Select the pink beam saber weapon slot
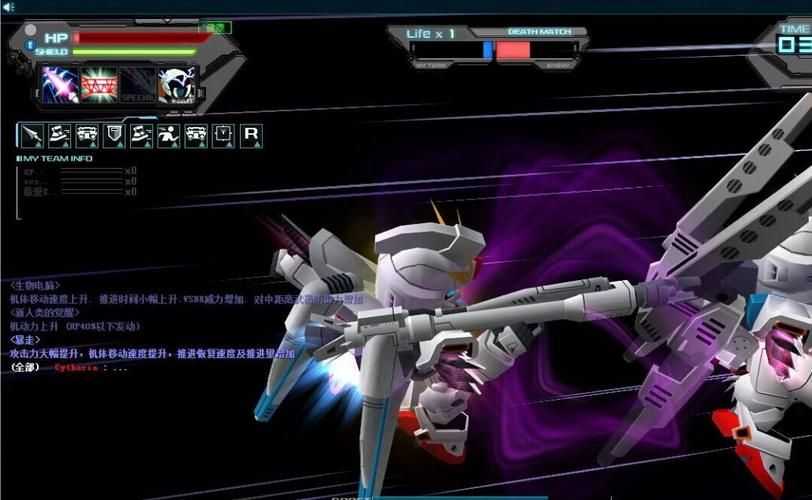This screenshot has height=500, width=812. [60, 83]
